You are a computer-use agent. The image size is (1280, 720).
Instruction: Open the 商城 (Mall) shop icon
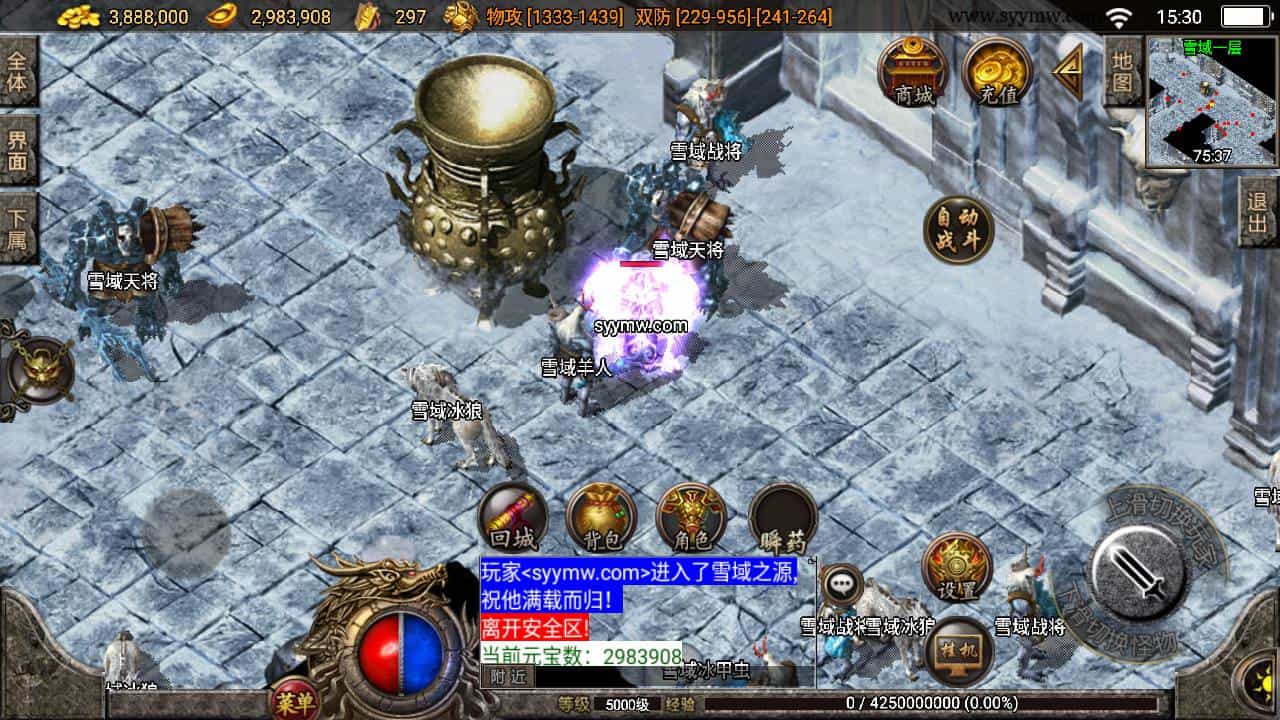(x=913, y=72)
